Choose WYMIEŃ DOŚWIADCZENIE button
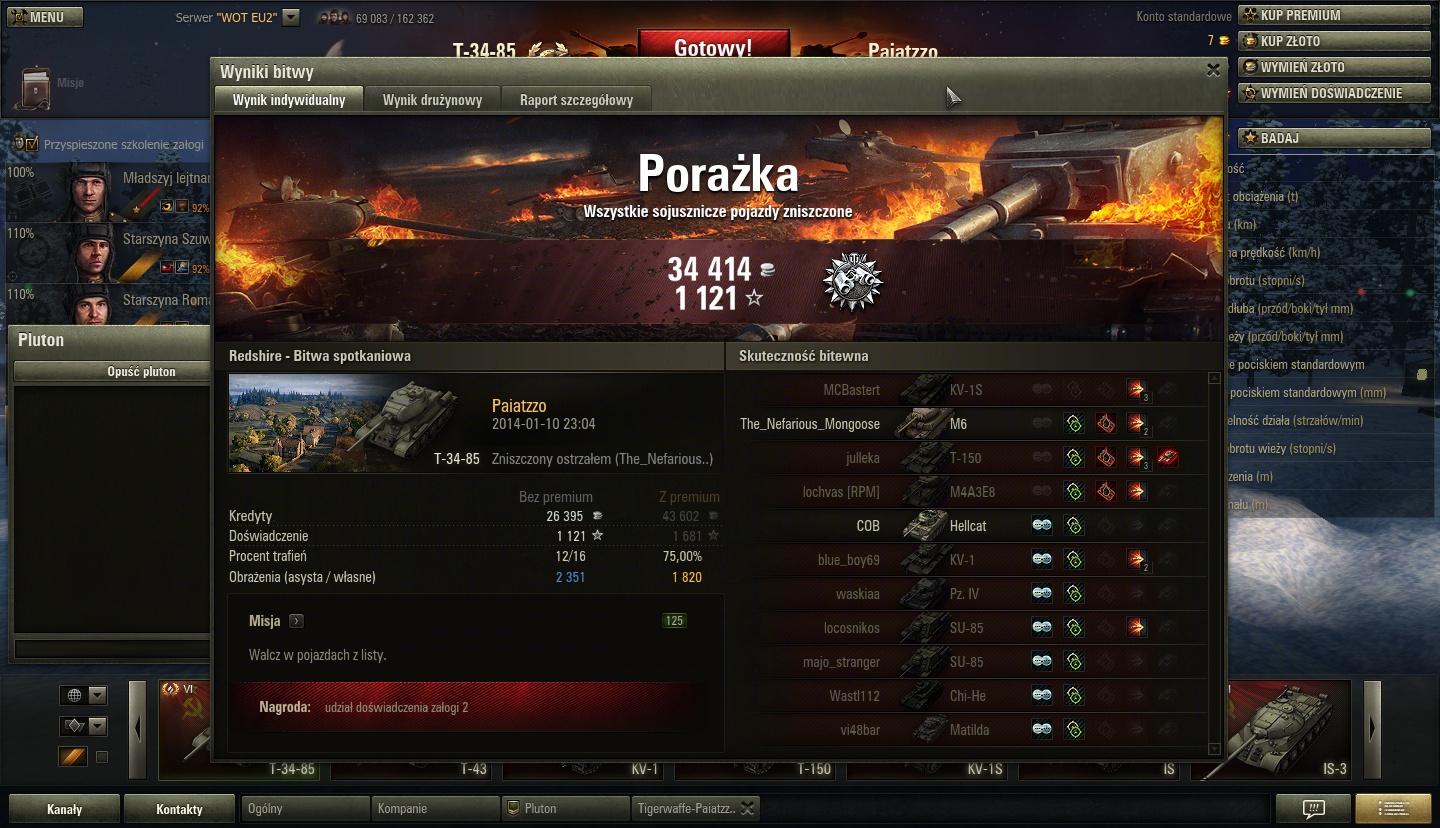The width and height of the screenshot is (1440, 828). (x=1334, y=93)
